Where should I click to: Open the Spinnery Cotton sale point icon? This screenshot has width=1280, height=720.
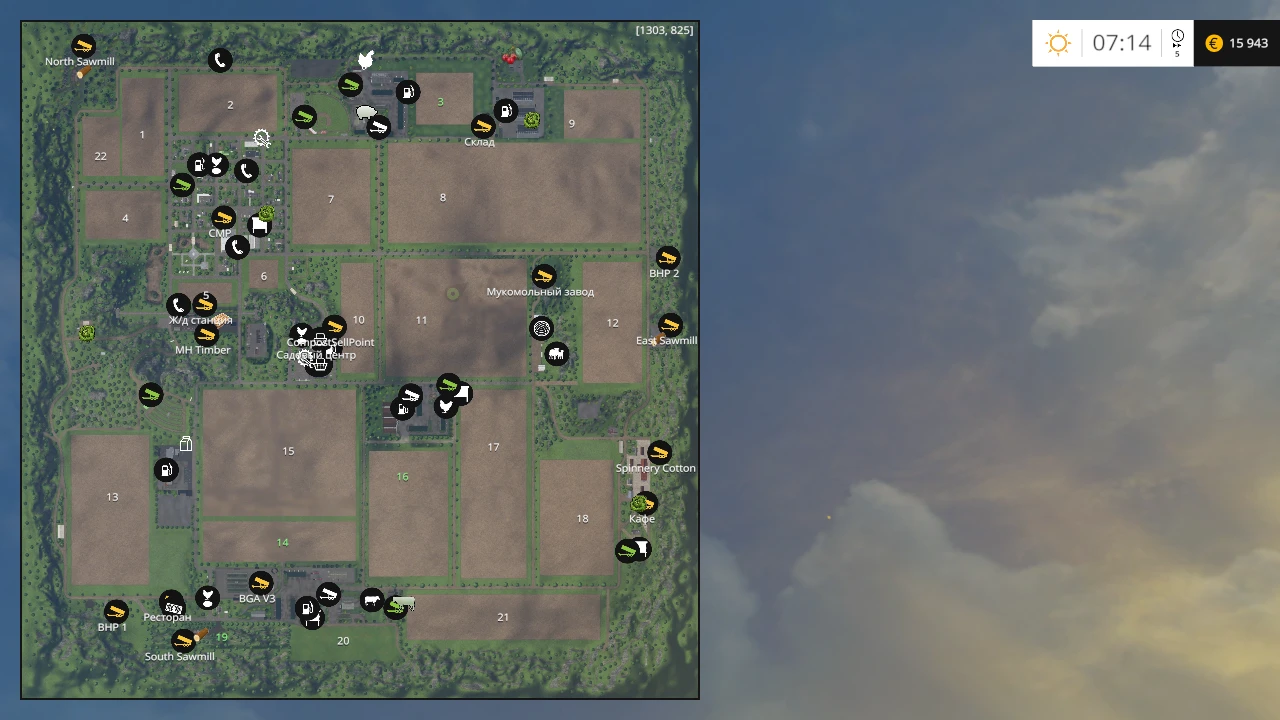(x=660, y=451)
